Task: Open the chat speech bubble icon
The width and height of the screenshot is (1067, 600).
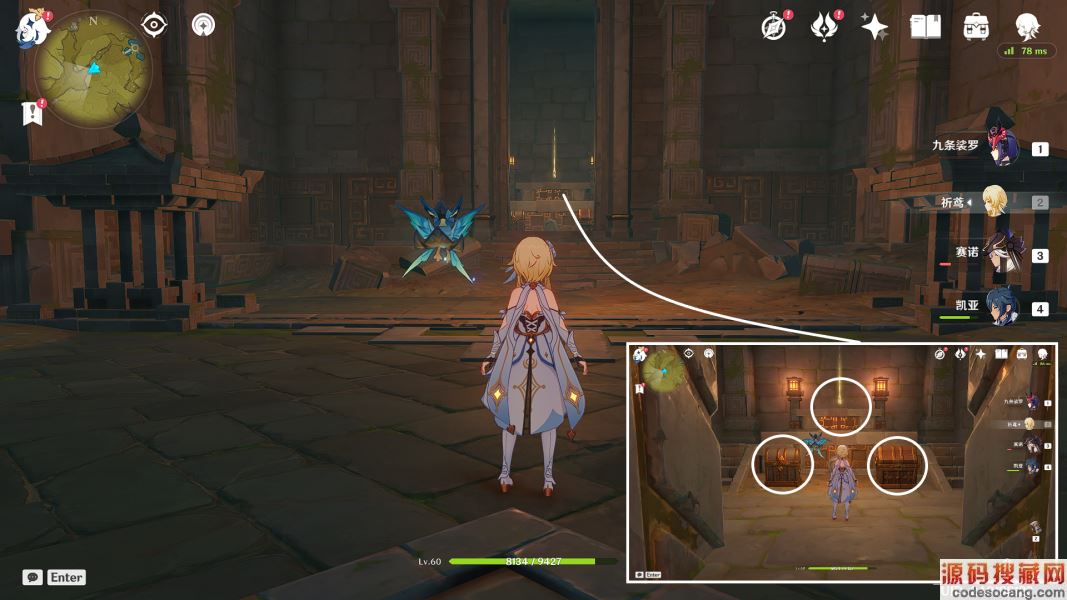Action: tap(33, 577)
